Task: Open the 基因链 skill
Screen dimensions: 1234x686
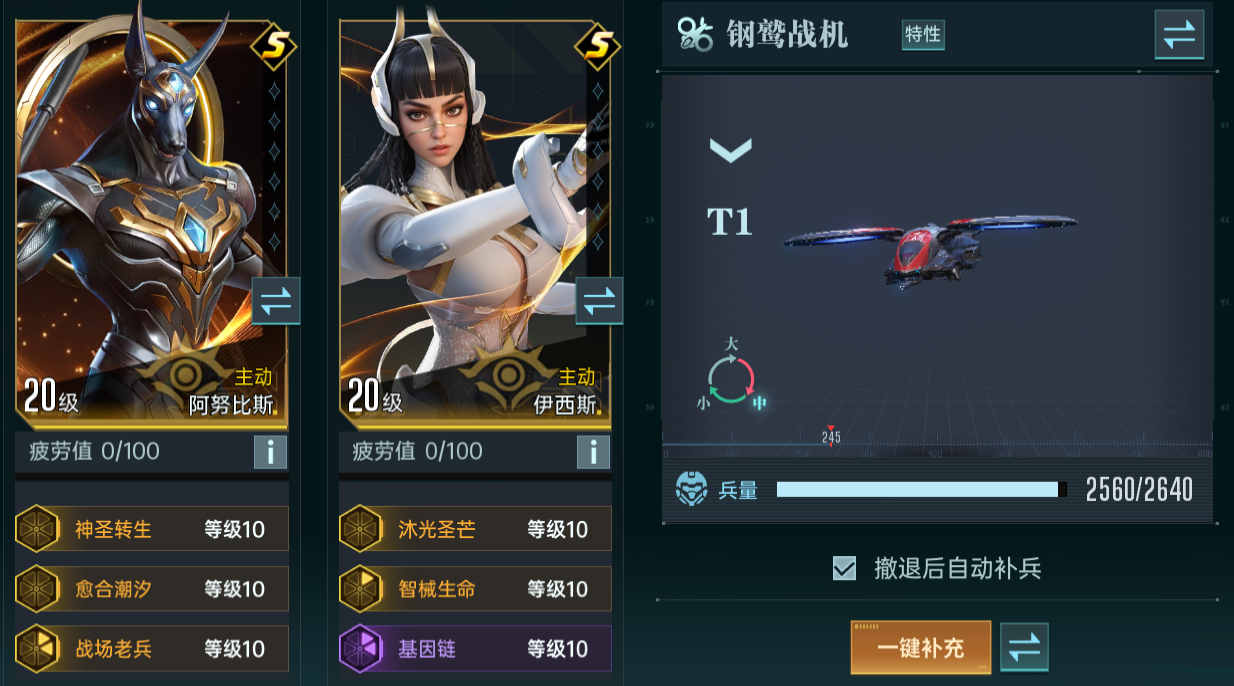Action: tap(475, 649)
